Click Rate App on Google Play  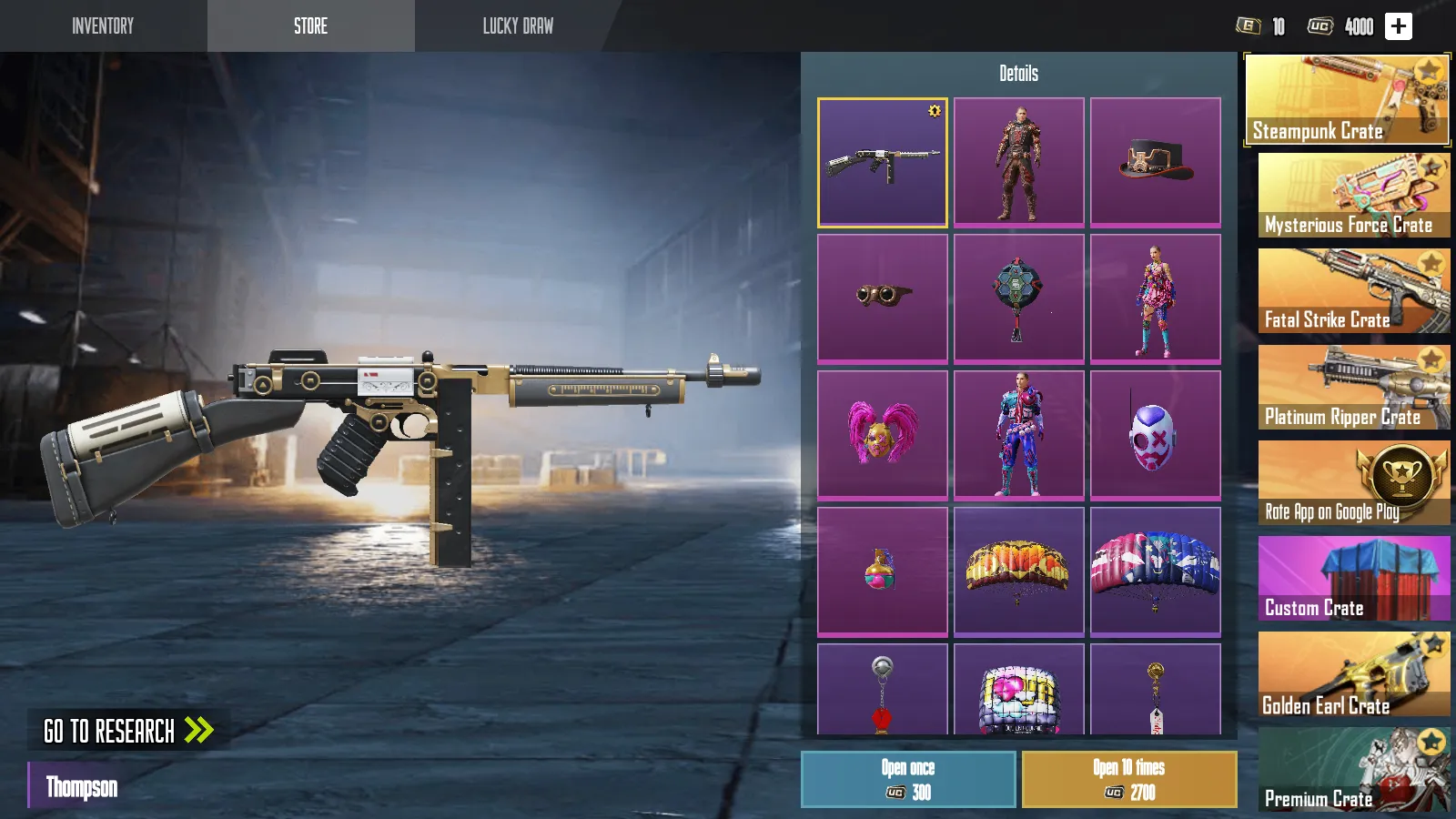click(x=1353, y=483)
